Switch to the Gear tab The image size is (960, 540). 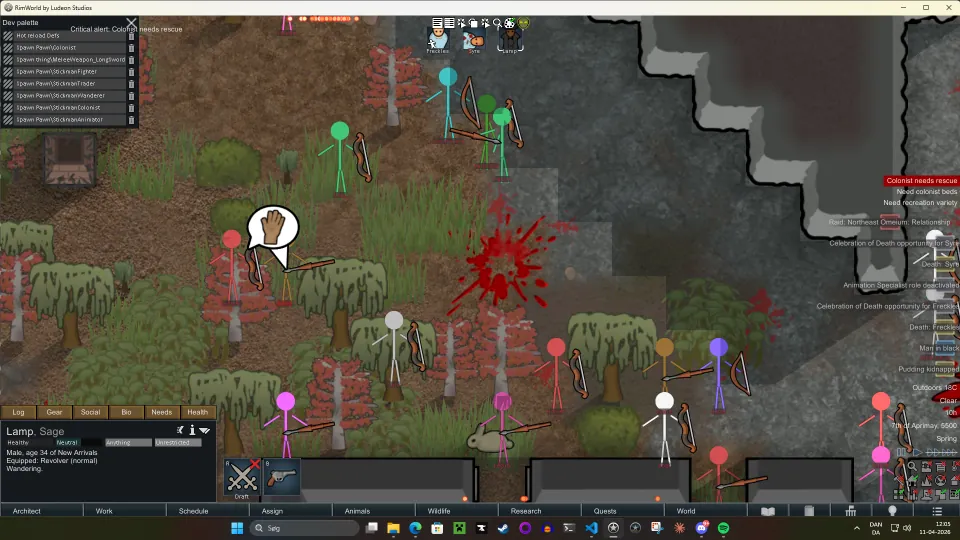coord(54,412)
